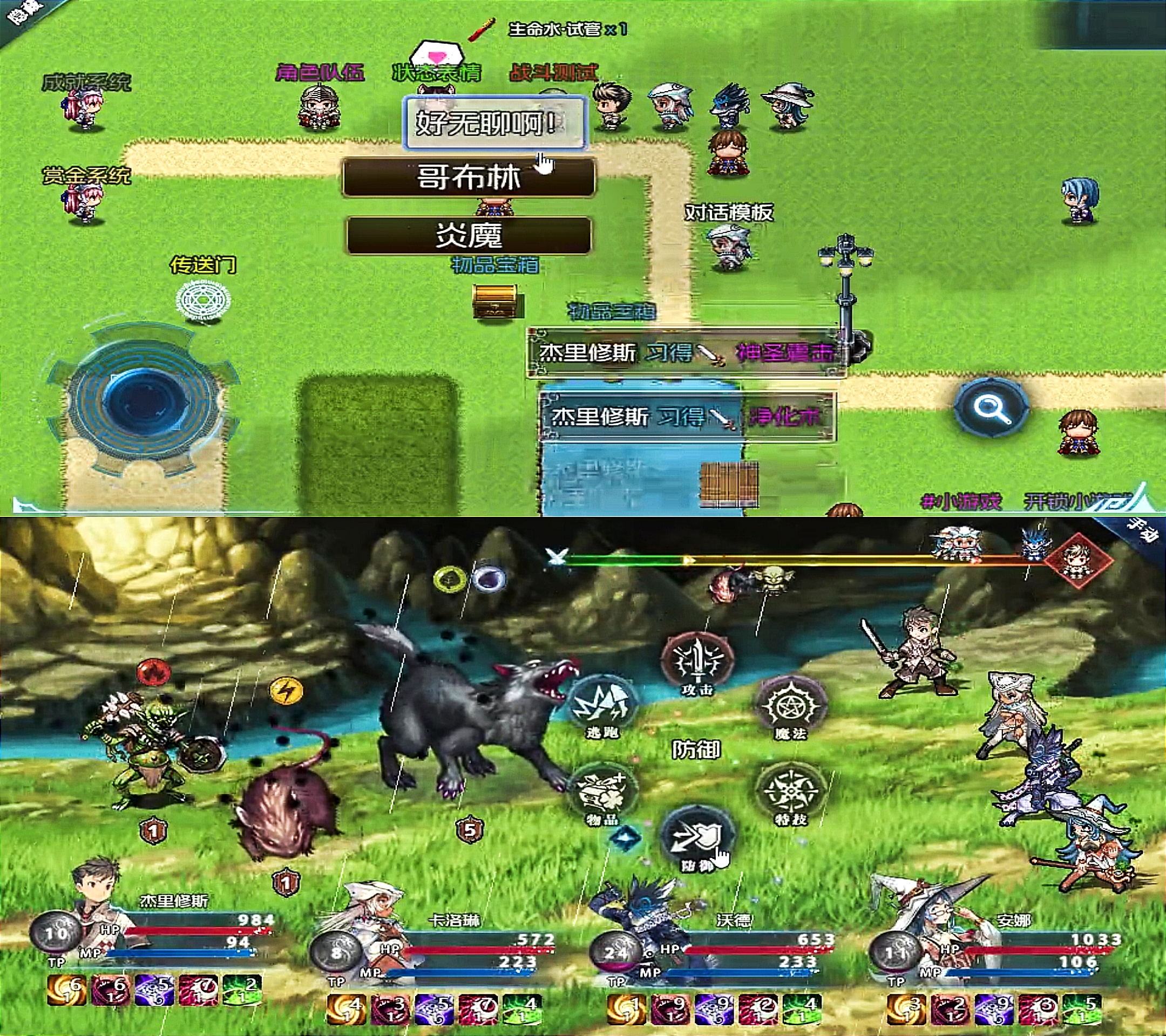The image size is (1166, 1036).
Task: Choose the 逃跑 escape command
Action: pyautogui.click(x=603, y=707)
